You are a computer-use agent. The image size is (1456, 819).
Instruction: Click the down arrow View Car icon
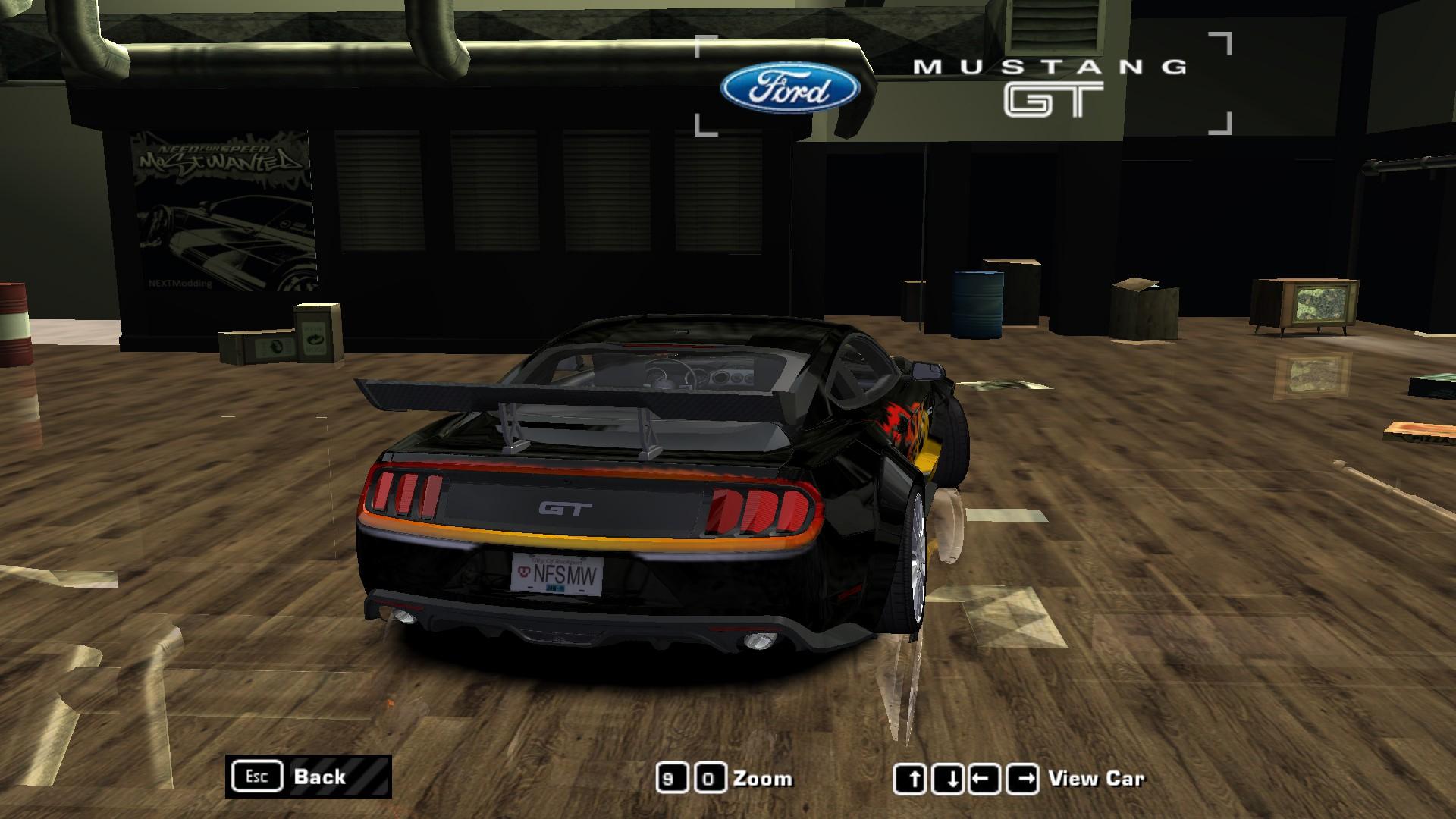click(949, 777)
